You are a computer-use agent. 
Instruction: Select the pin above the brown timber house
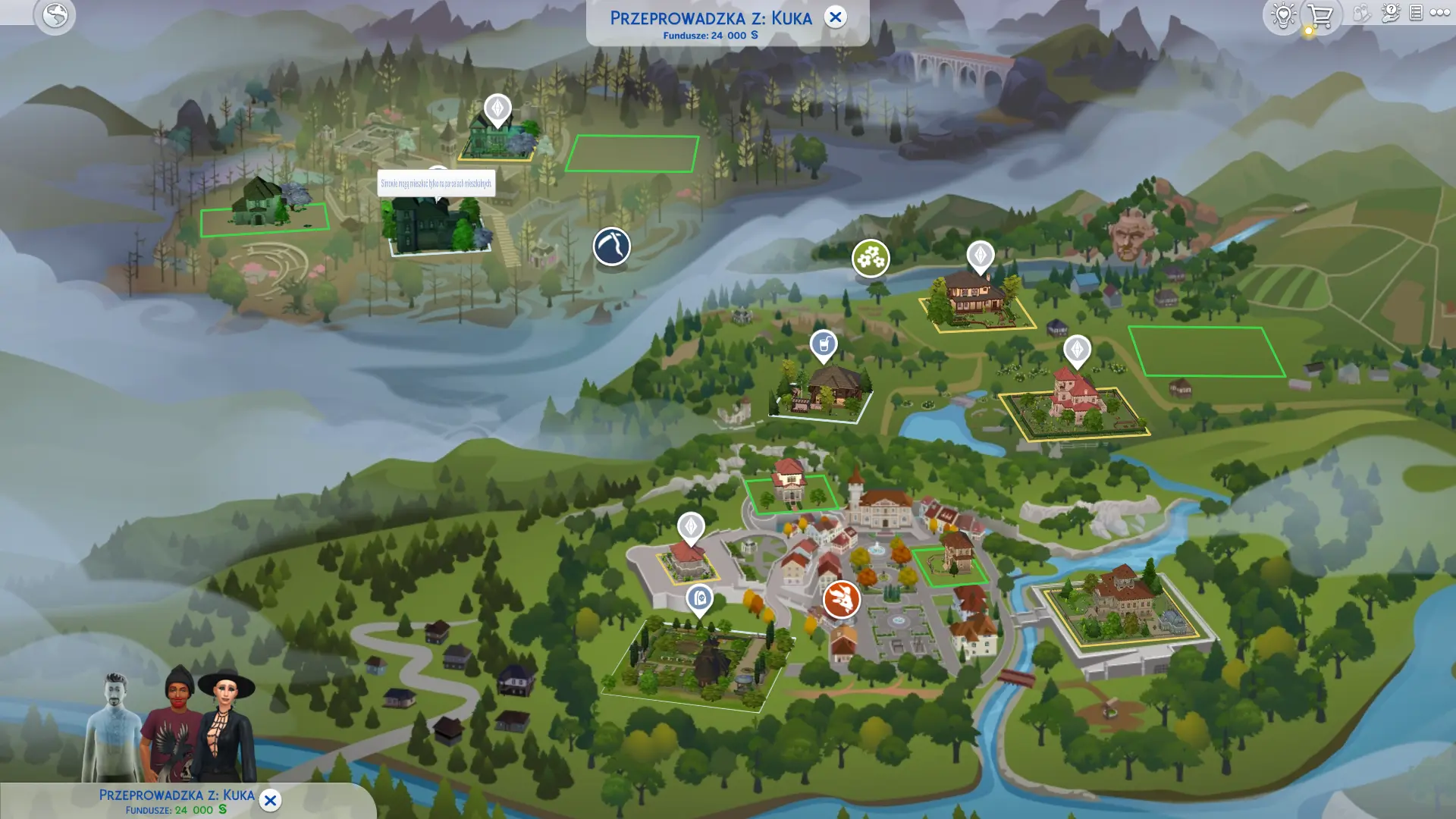(x=980, y=256)
